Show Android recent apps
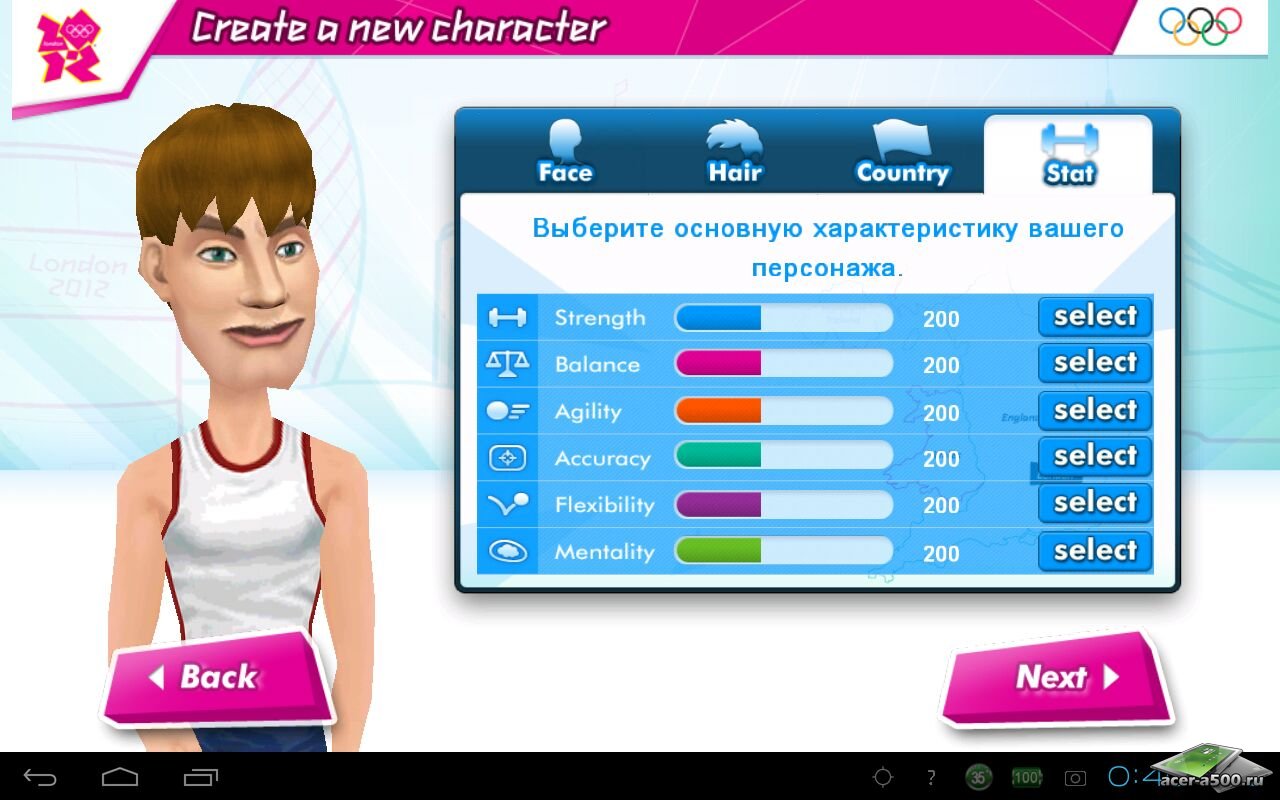The height and width of the screenshot is (800, 1280). 200,777
